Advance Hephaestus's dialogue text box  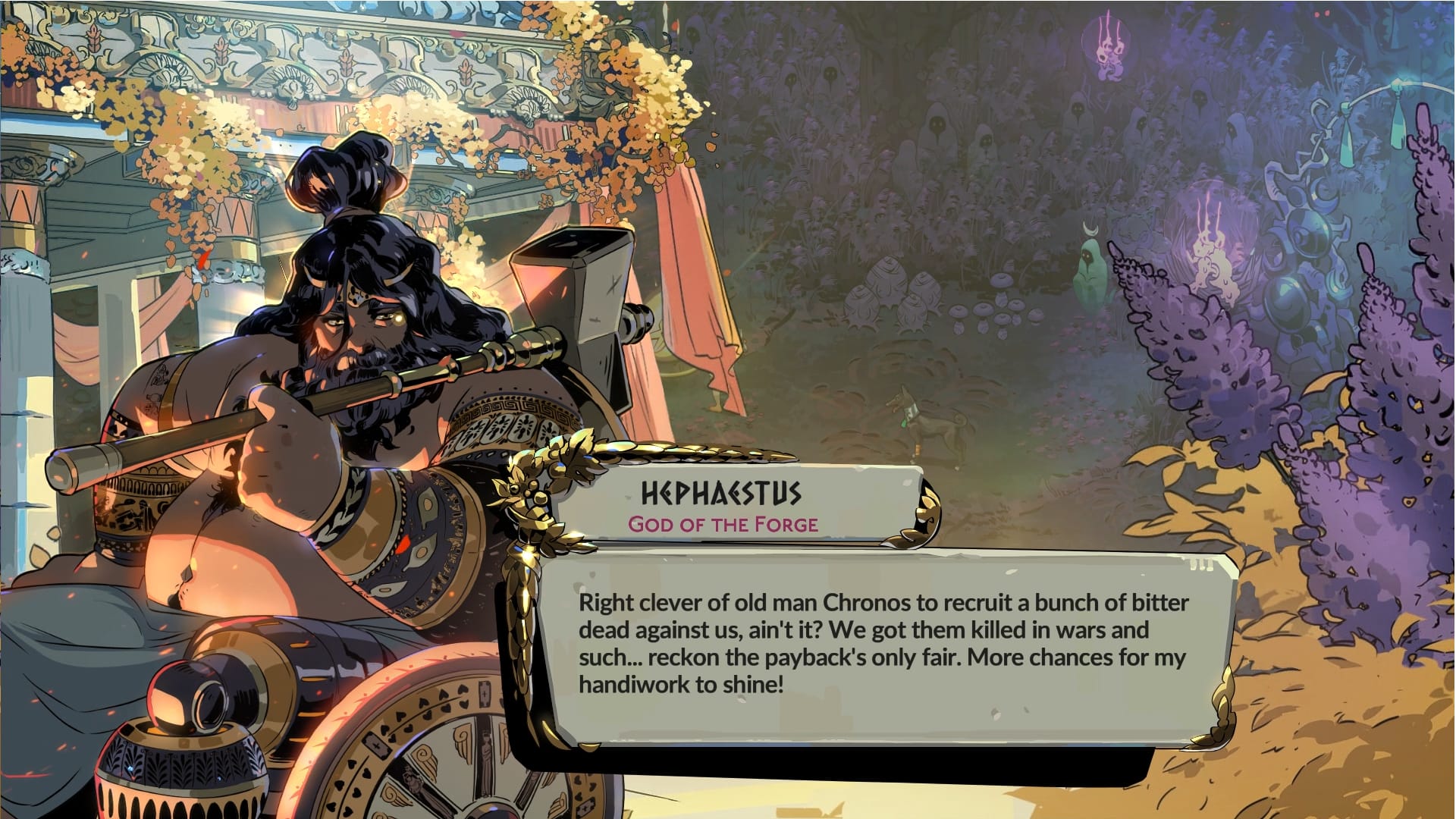883,645
